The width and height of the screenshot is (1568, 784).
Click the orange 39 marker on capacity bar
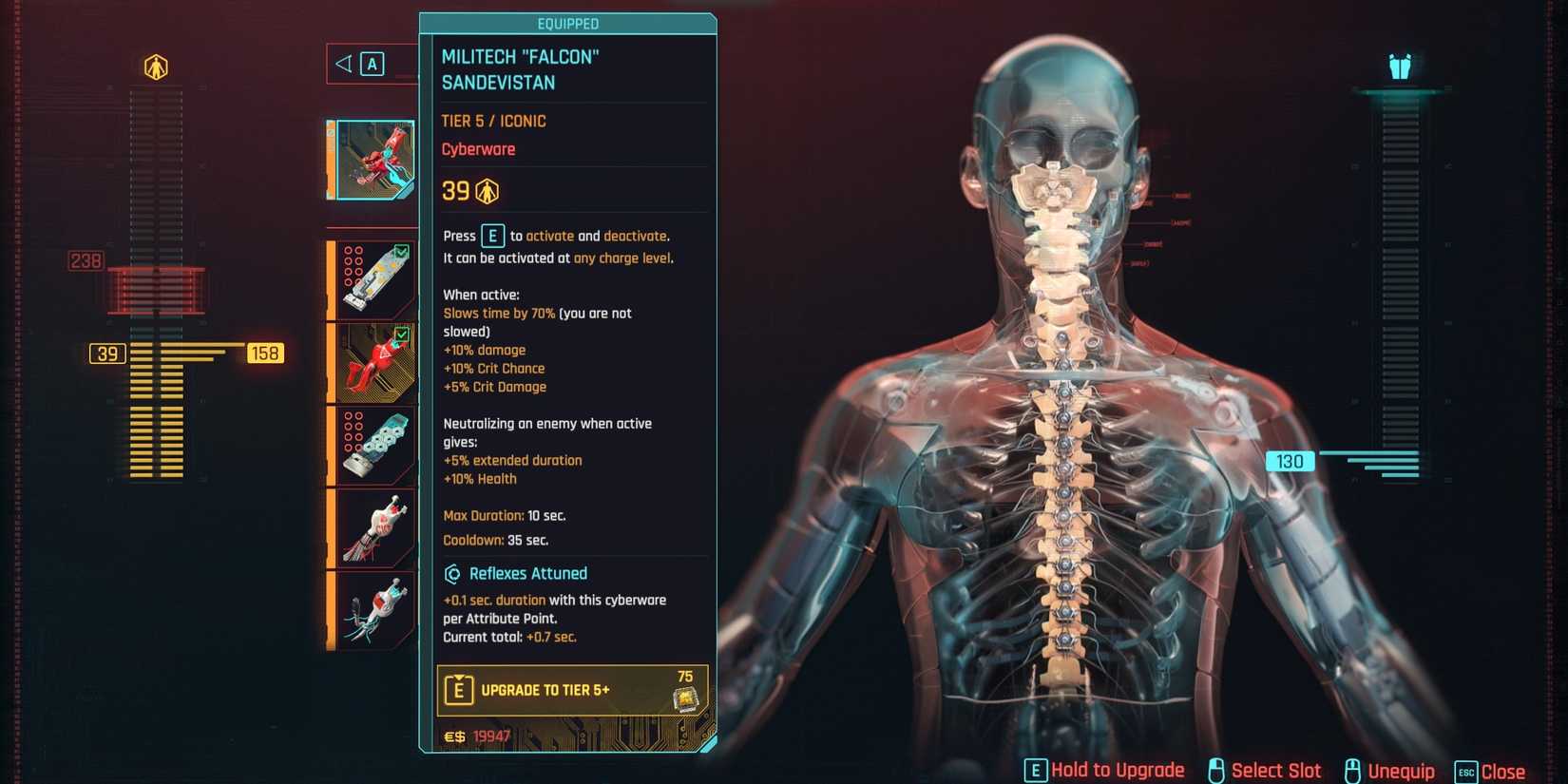[x=106, y=353]
